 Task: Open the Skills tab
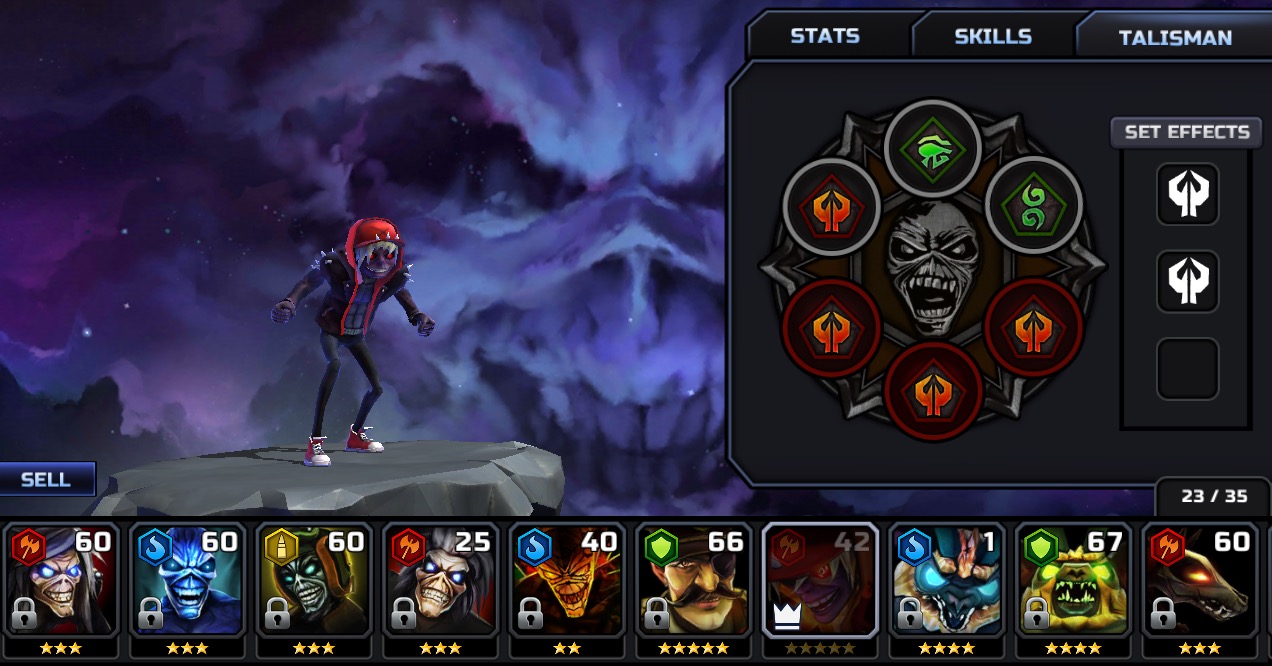[992, 36]
